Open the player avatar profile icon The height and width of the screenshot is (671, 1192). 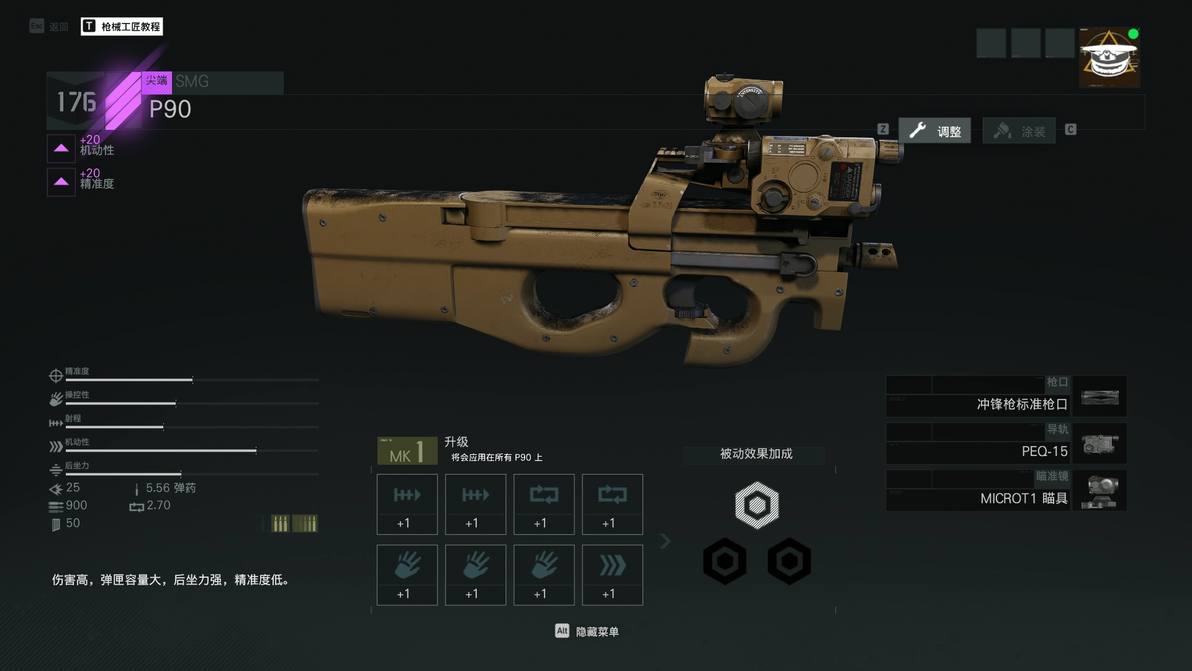[1109, 58]
